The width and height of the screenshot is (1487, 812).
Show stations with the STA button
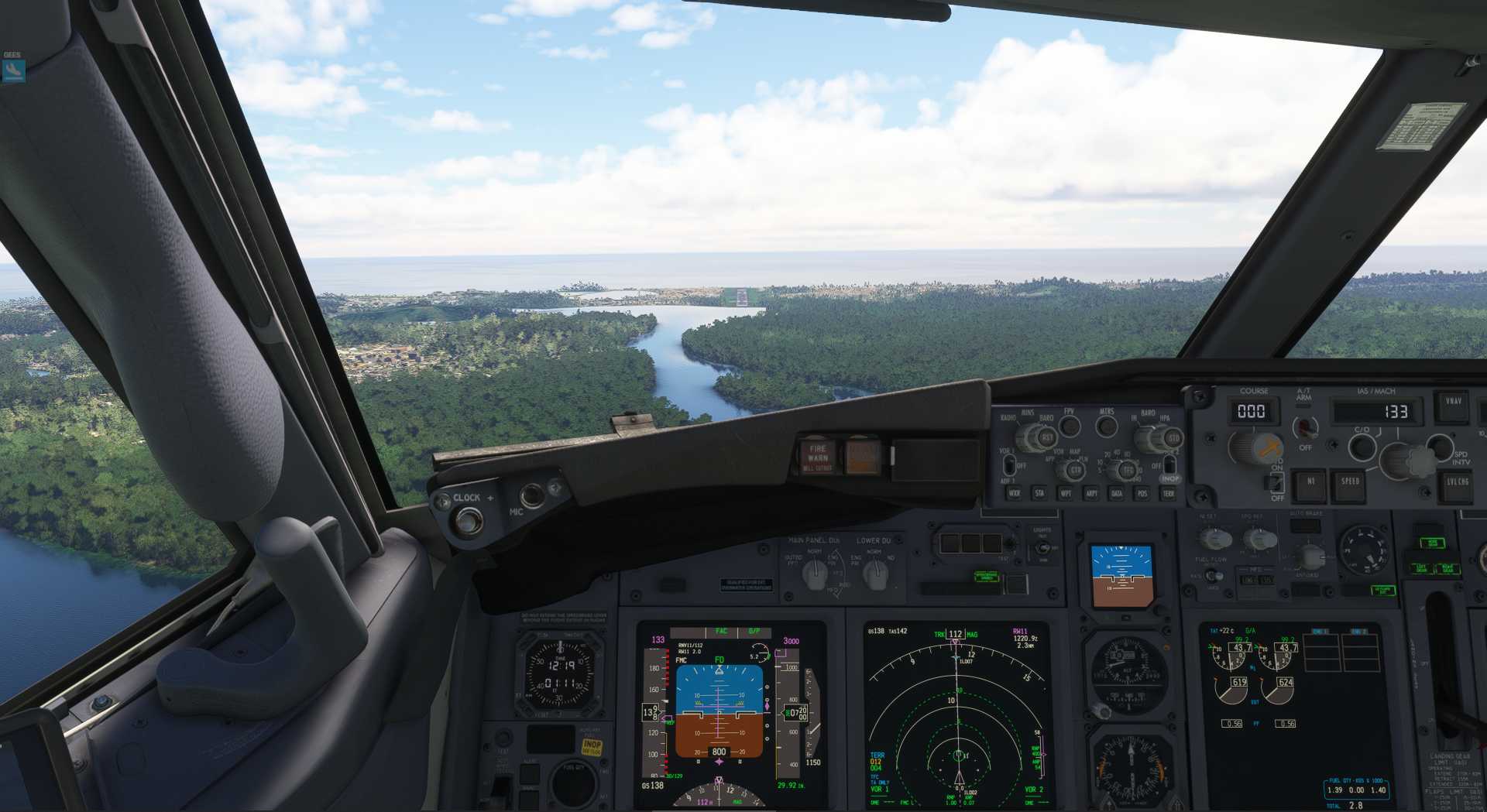tap(1039, 492)
